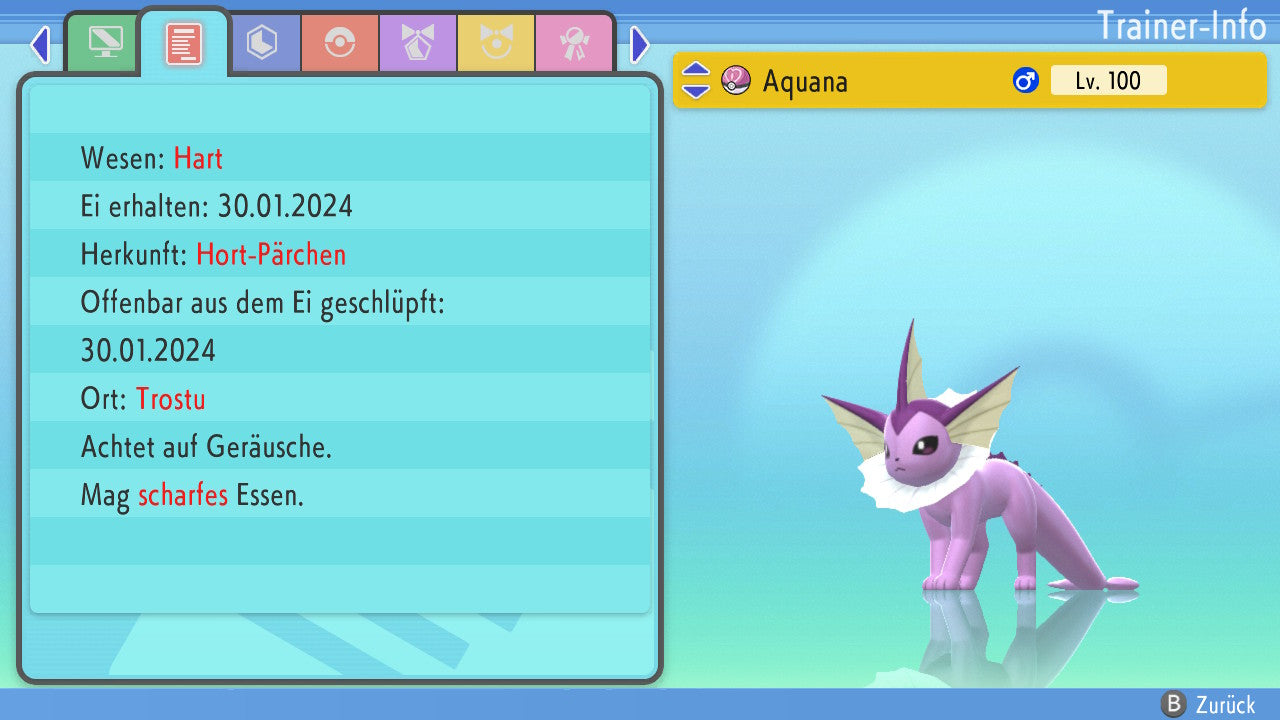Viewport: 1280px width, 720px height.
Task: Open the purple bow contest tab
Action: [x=418, y=43]
